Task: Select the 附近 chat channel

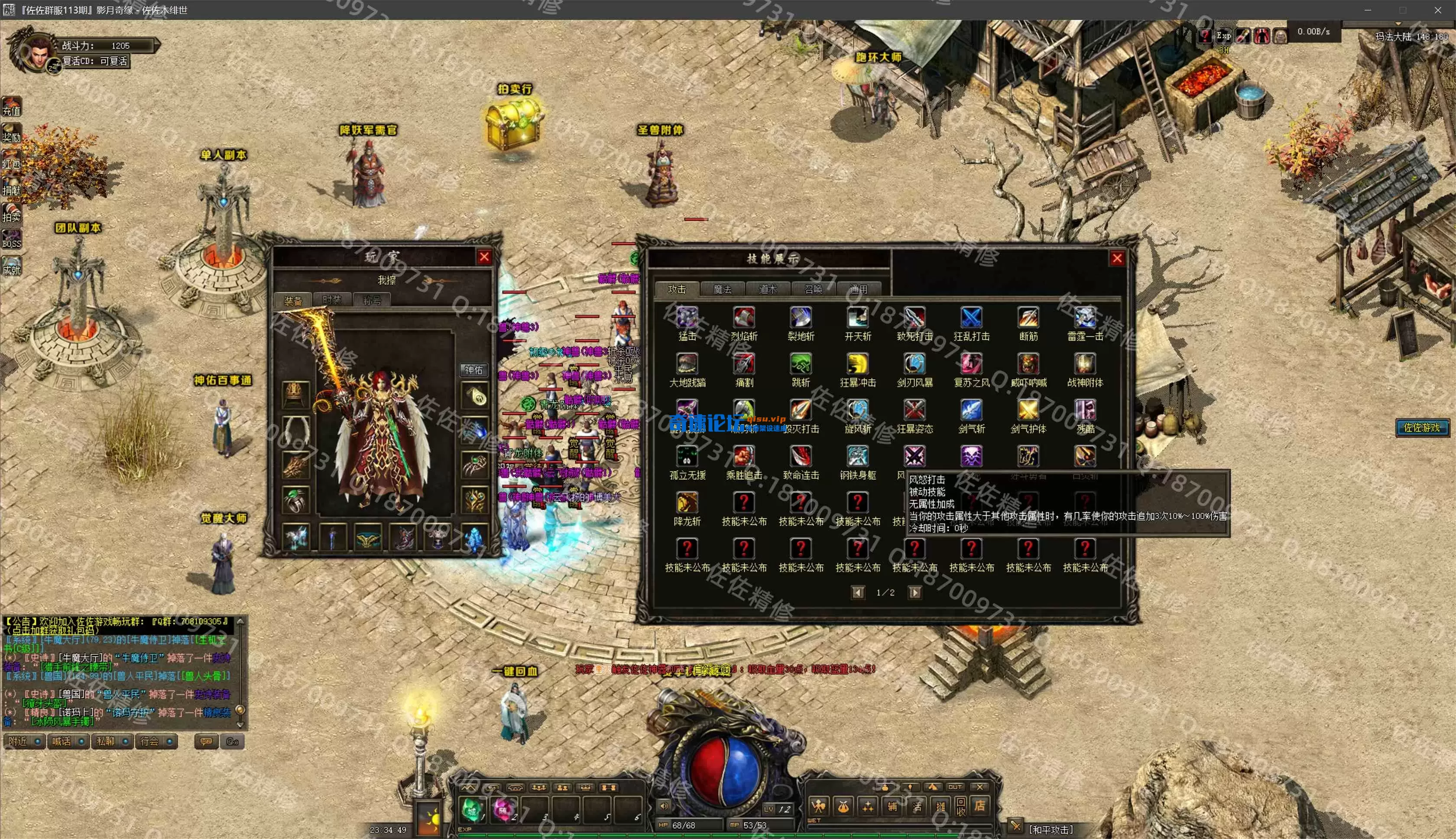Action: 24,741
